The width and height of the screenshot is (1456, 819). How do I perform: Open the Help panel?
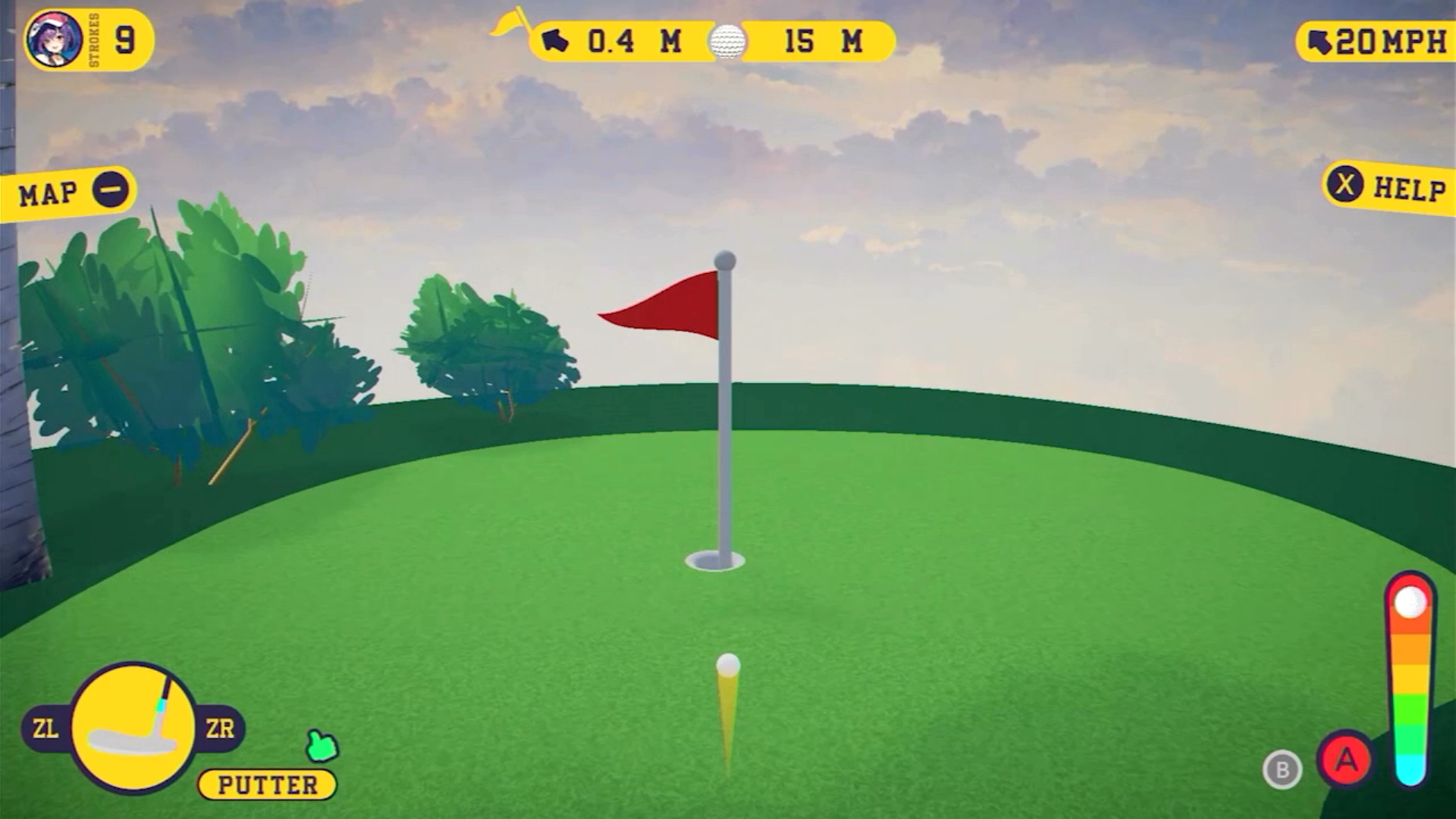pos(1388,187)
